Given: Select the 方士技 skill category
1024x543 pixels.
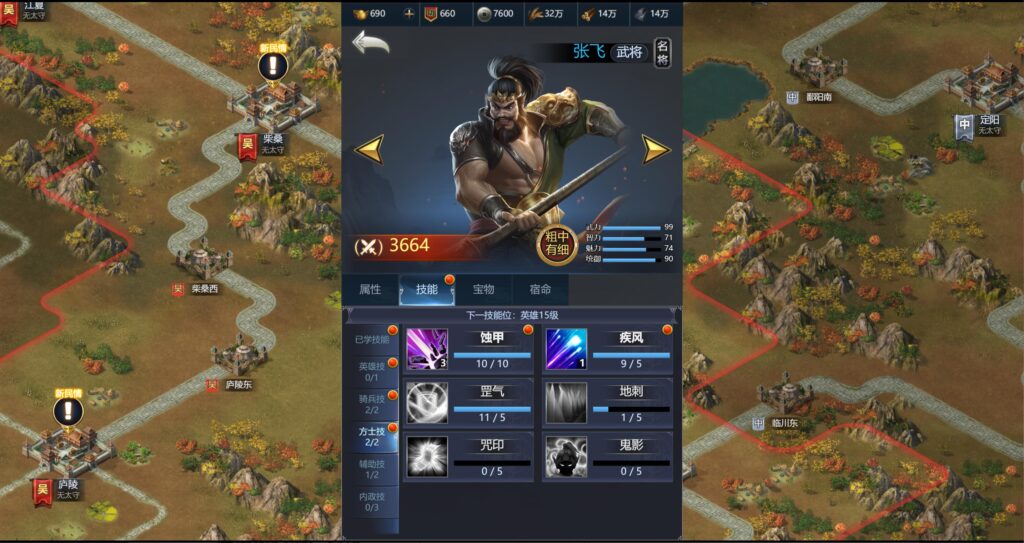Looking at the screenshot, I should [372, 435].
